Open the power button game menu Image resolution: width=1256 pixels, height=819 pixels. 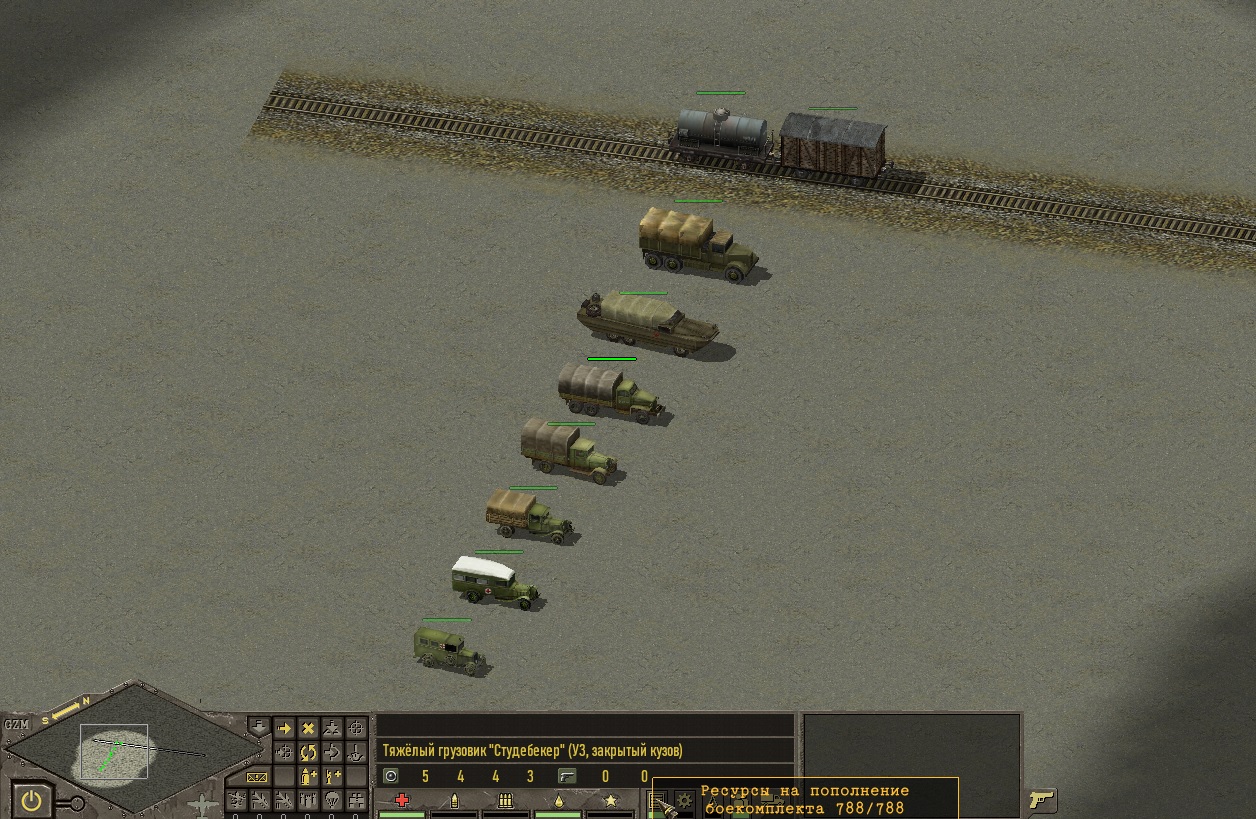[32, 800]
